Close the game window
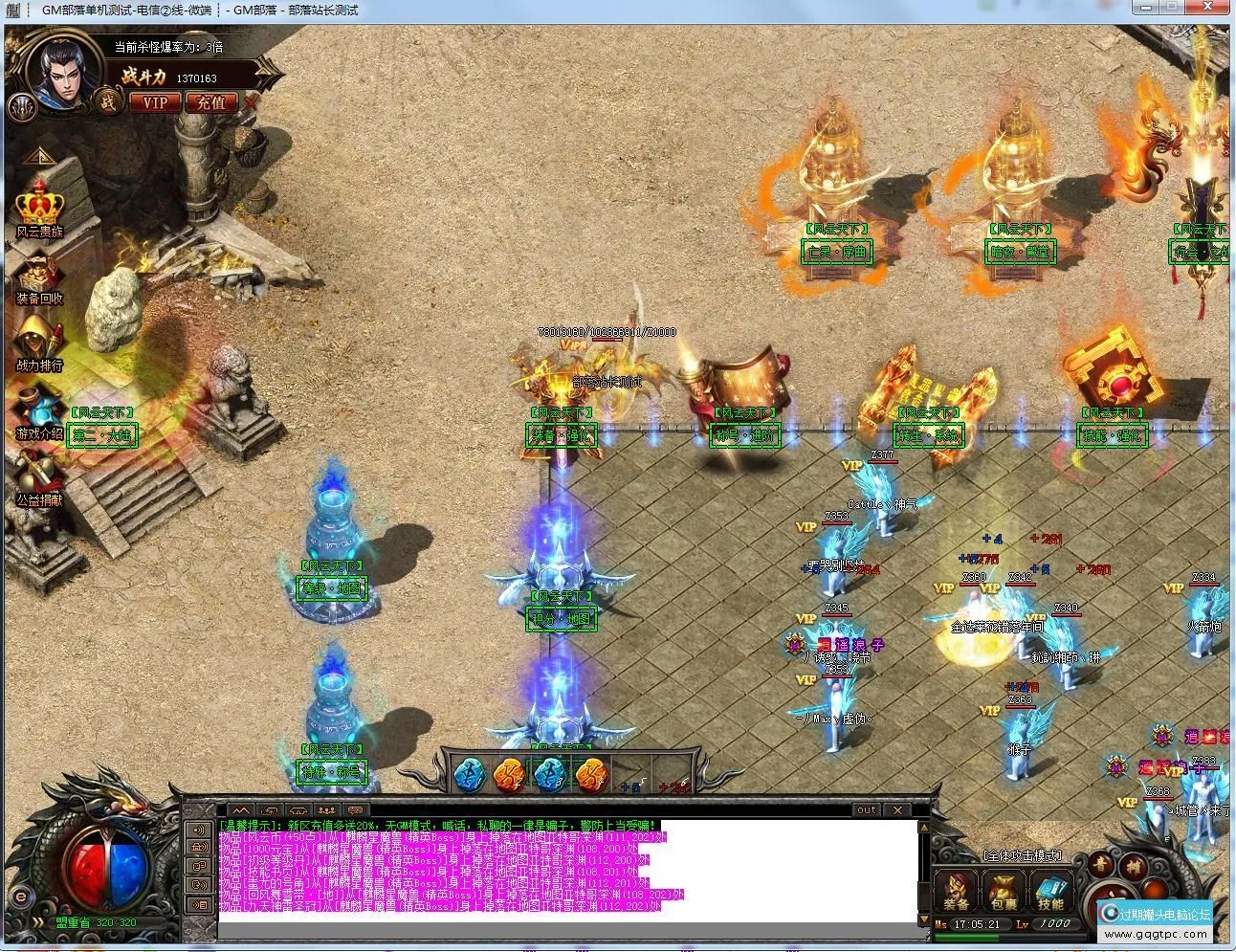Image resolution: width=1236 pixels, height=952 pixels. tap(1215, 7)
